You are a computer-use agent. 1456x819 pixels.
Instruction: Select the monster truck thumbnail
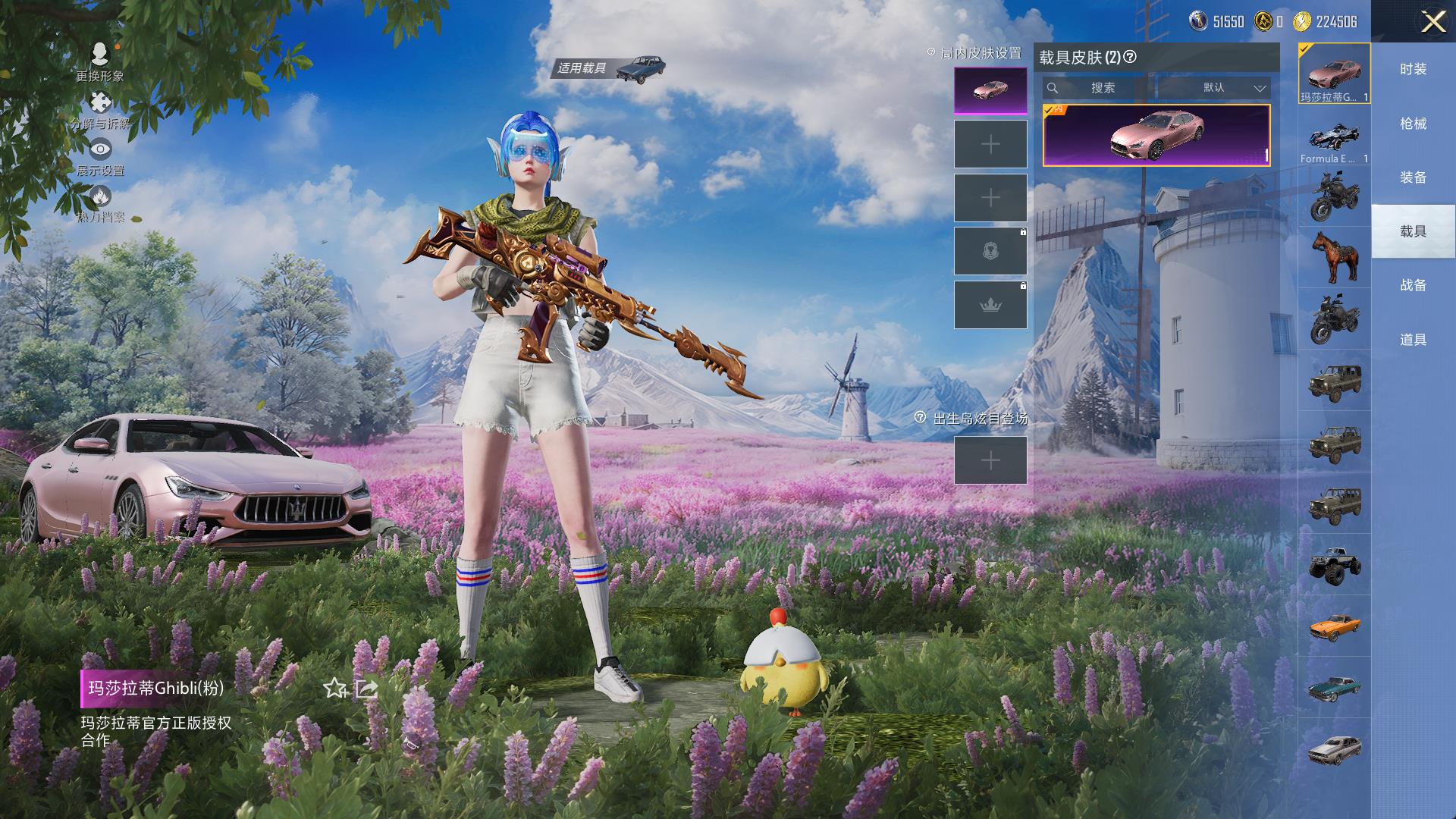click(x=1334, y=564)
